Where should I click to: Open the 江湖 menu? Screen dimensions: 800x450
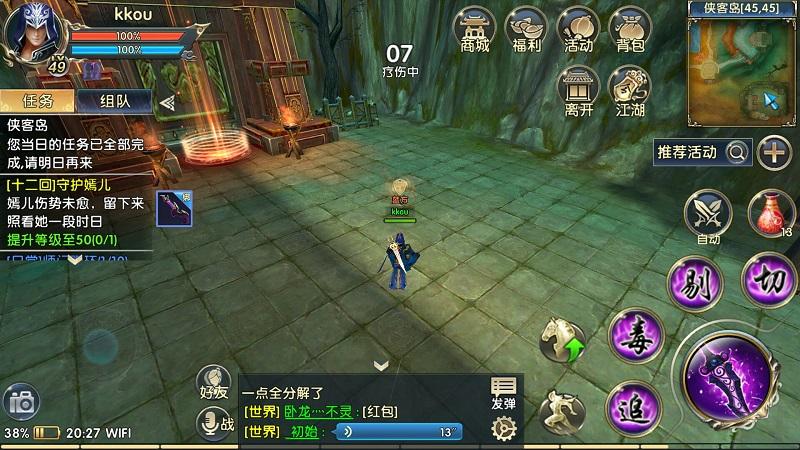point(628,90)
